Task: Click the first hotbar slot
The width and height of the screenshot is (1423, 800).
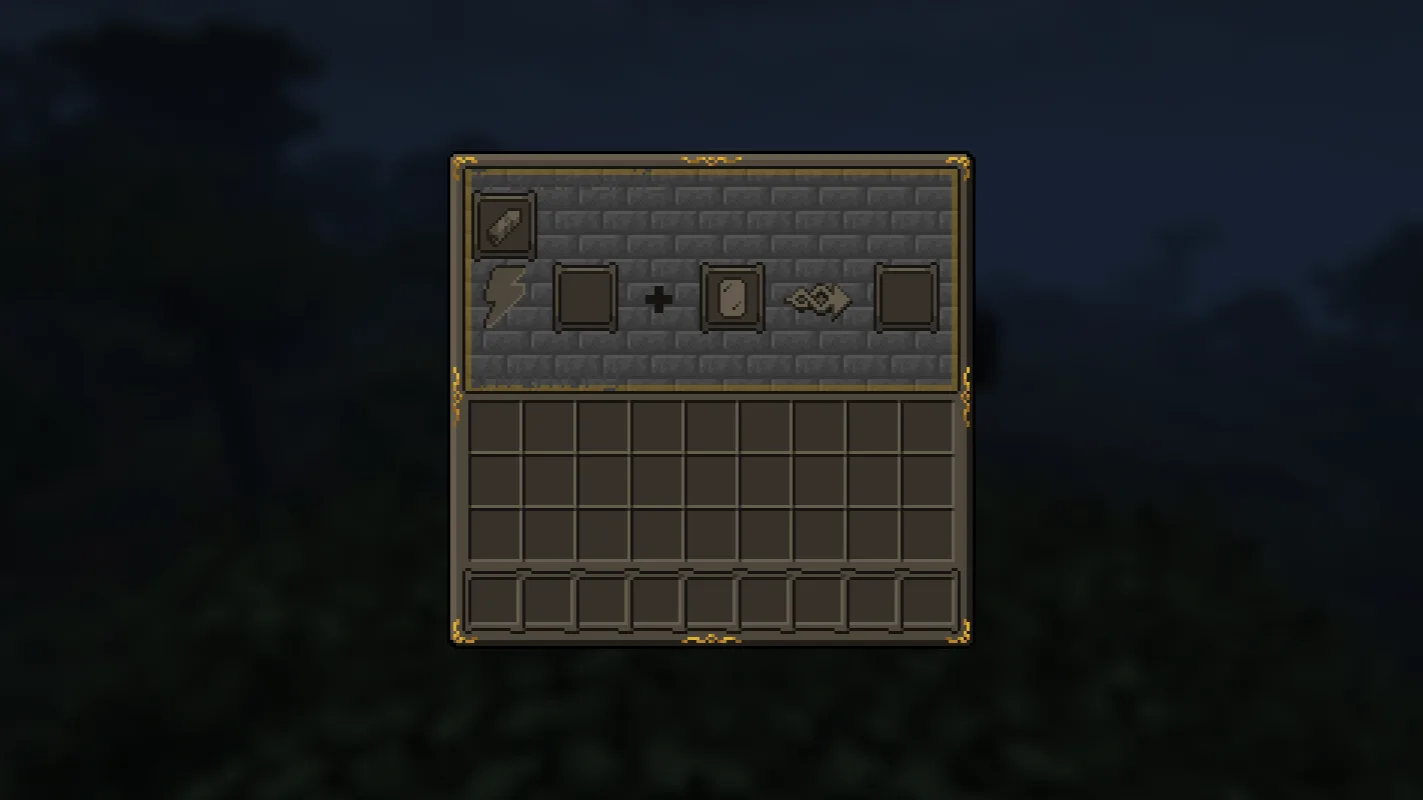Action: click(493, 602)
